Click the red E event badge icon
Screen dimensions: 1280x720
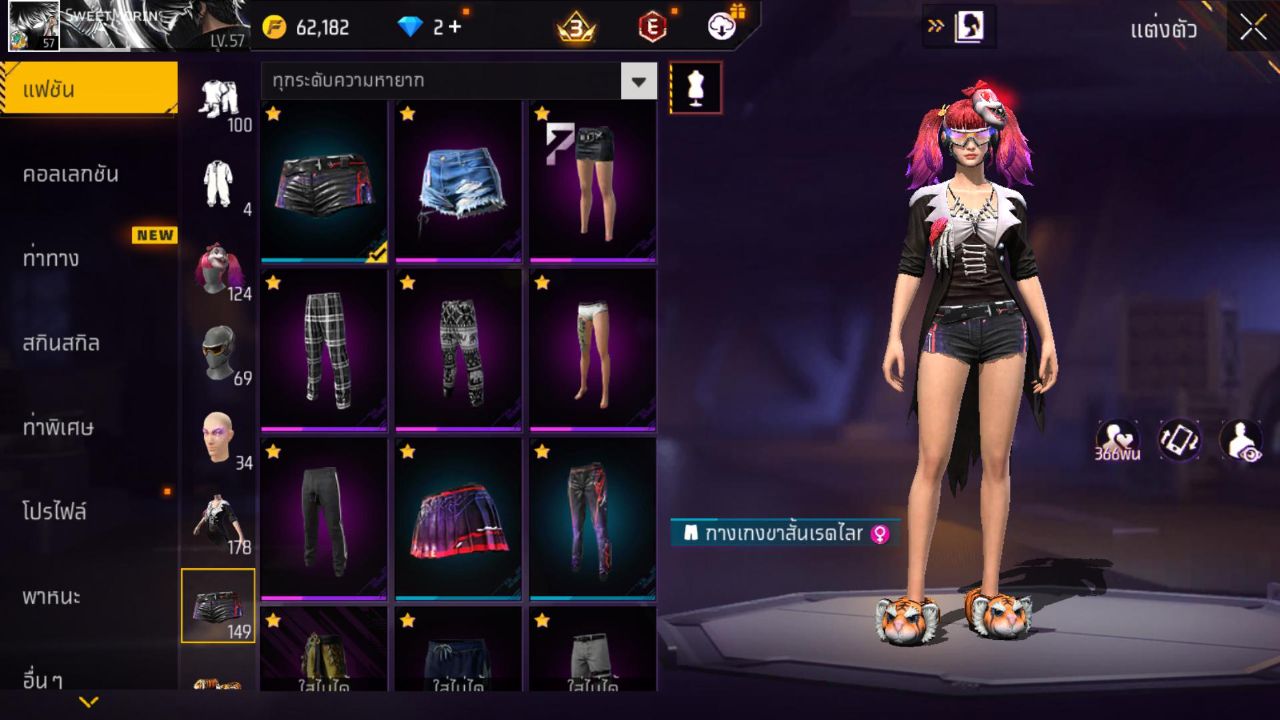tap(650, 27)
